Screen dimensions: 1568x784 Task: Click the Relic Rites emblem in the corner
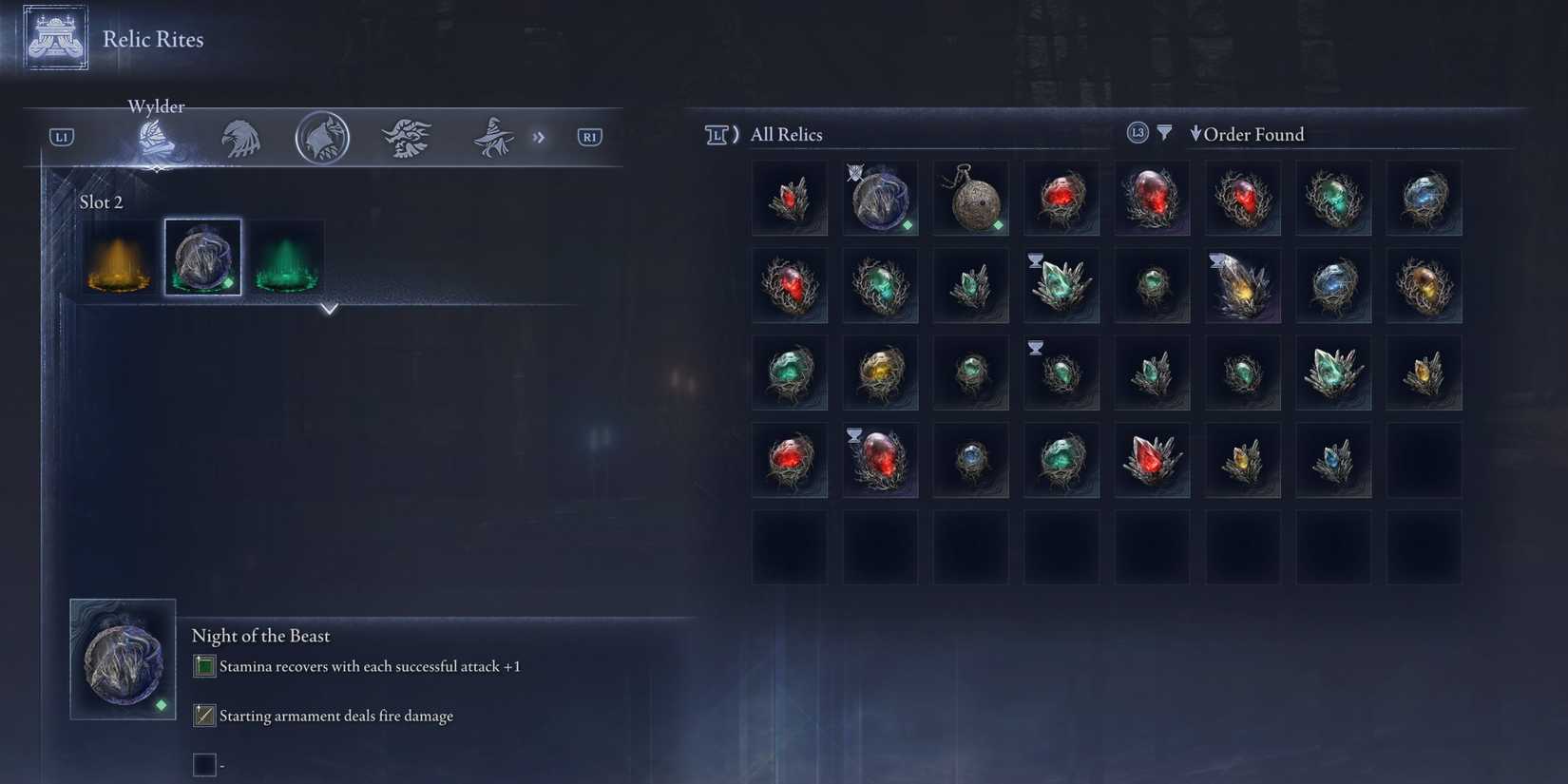(54, 38)
